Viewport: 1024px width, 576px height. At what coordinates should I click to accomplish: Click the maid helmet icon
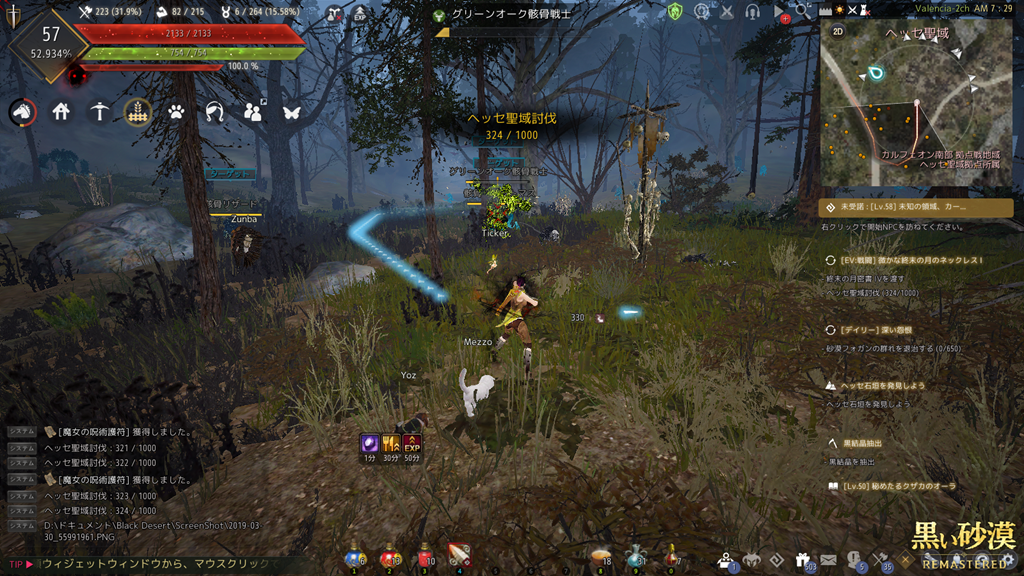click(x=213, y=112)
